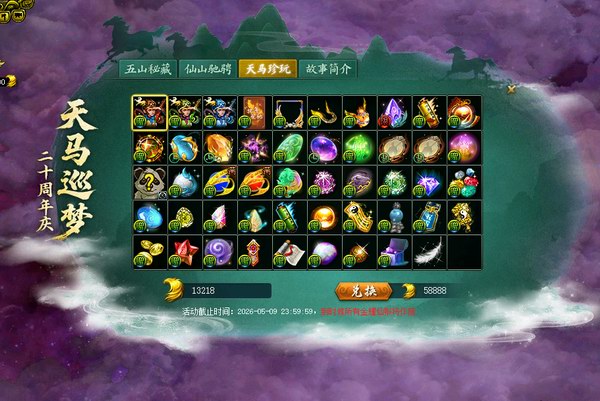This screenshot has width=600, height=401.
Task: Select the brown card item slot
Action: (255, 113)
